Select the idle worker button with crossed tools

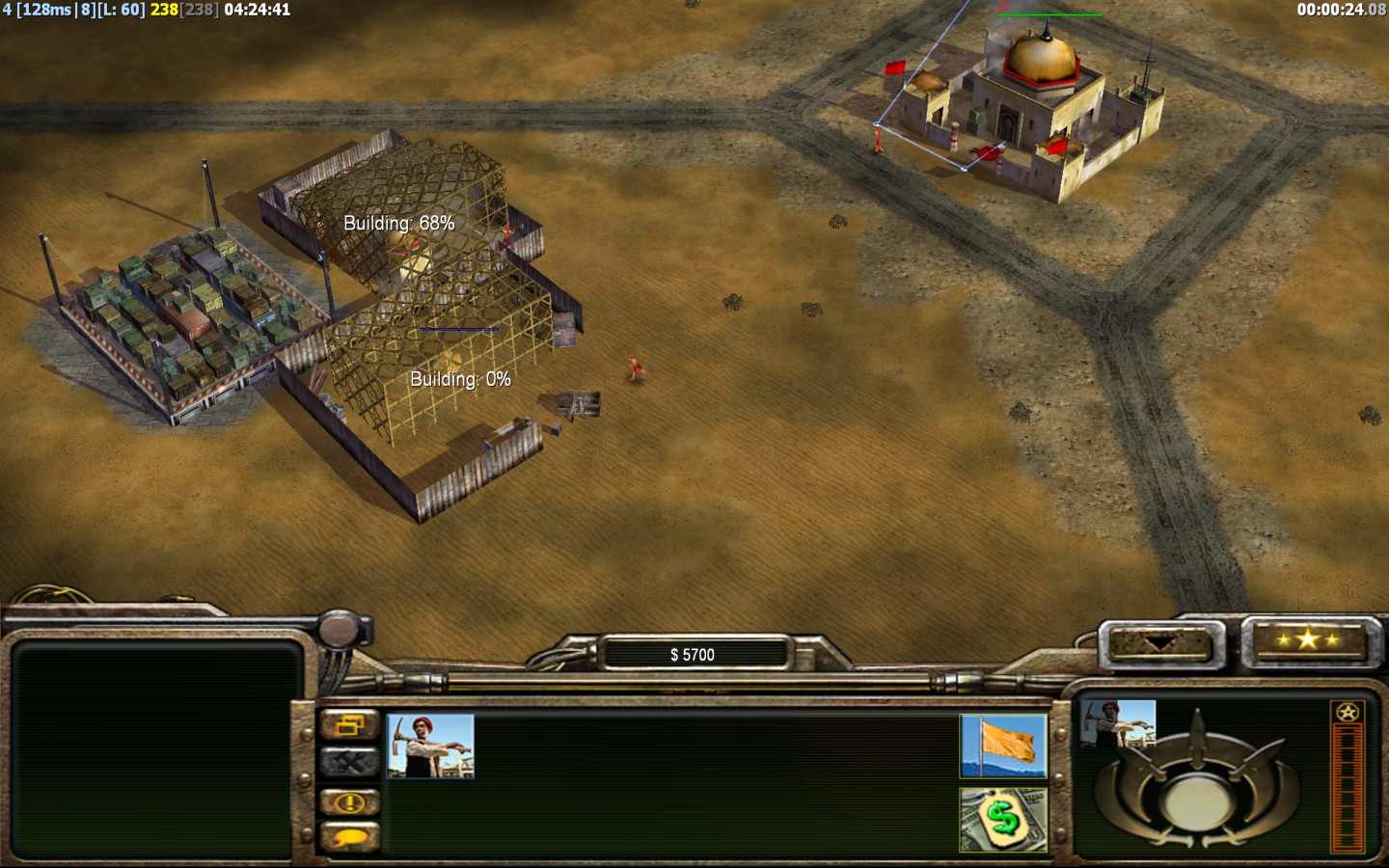pyautogui.click(x=349, y=763)
